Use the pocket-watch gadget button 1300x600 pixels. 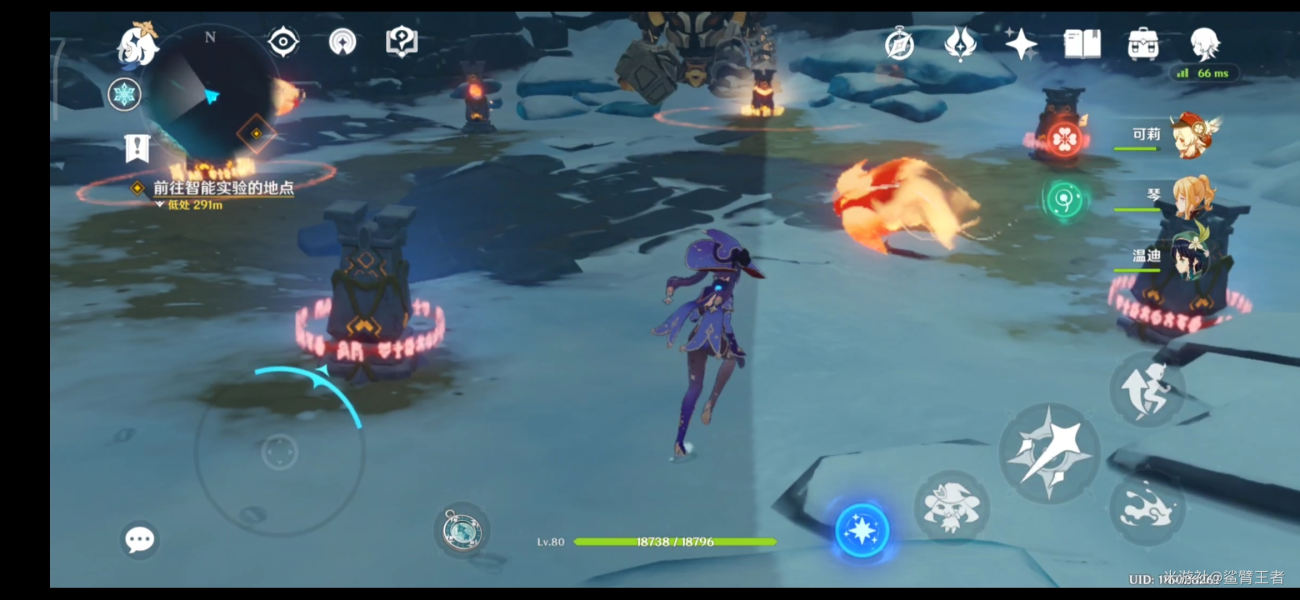tap(461, 530)
